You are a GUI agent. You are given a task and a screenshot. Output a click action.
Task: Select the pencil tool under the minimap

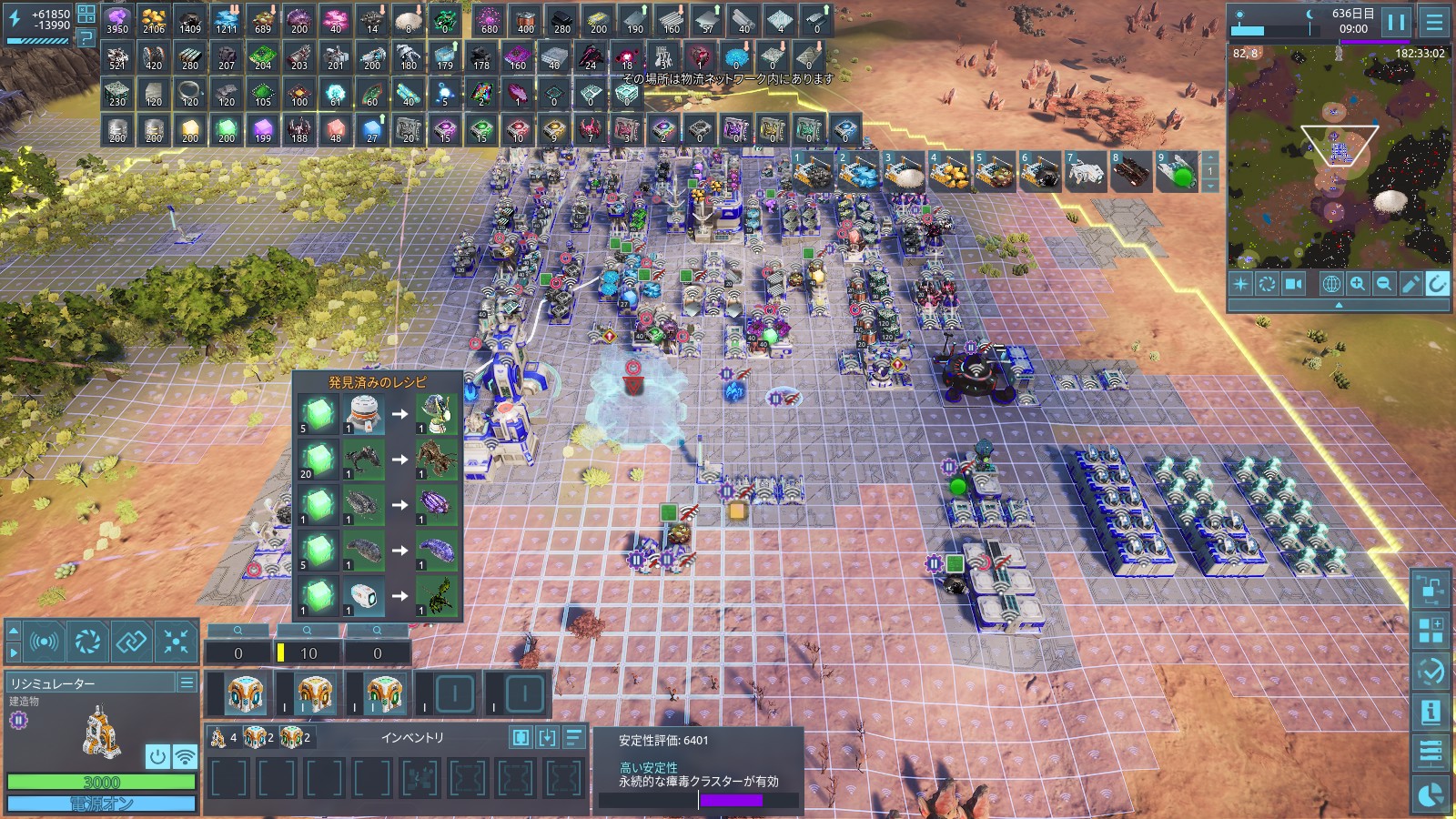tap(1410, 284)
